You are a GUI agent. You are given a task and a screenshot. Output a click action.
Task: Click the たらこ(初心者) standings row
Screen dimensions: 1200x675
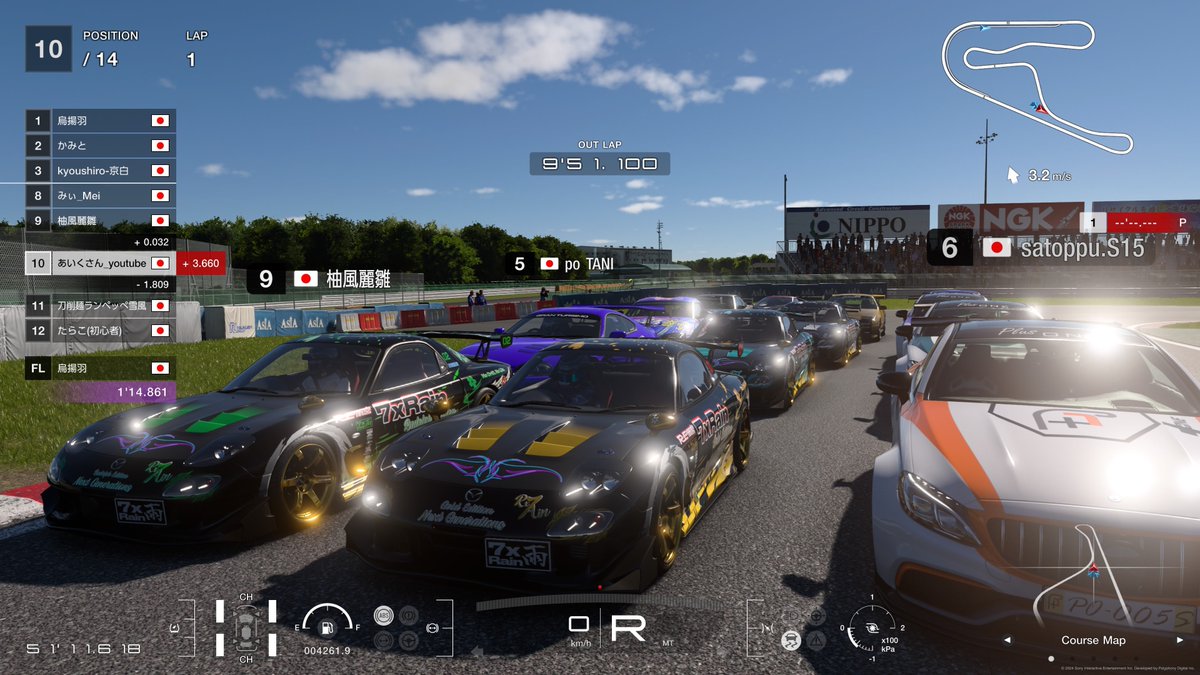[100, 330]
